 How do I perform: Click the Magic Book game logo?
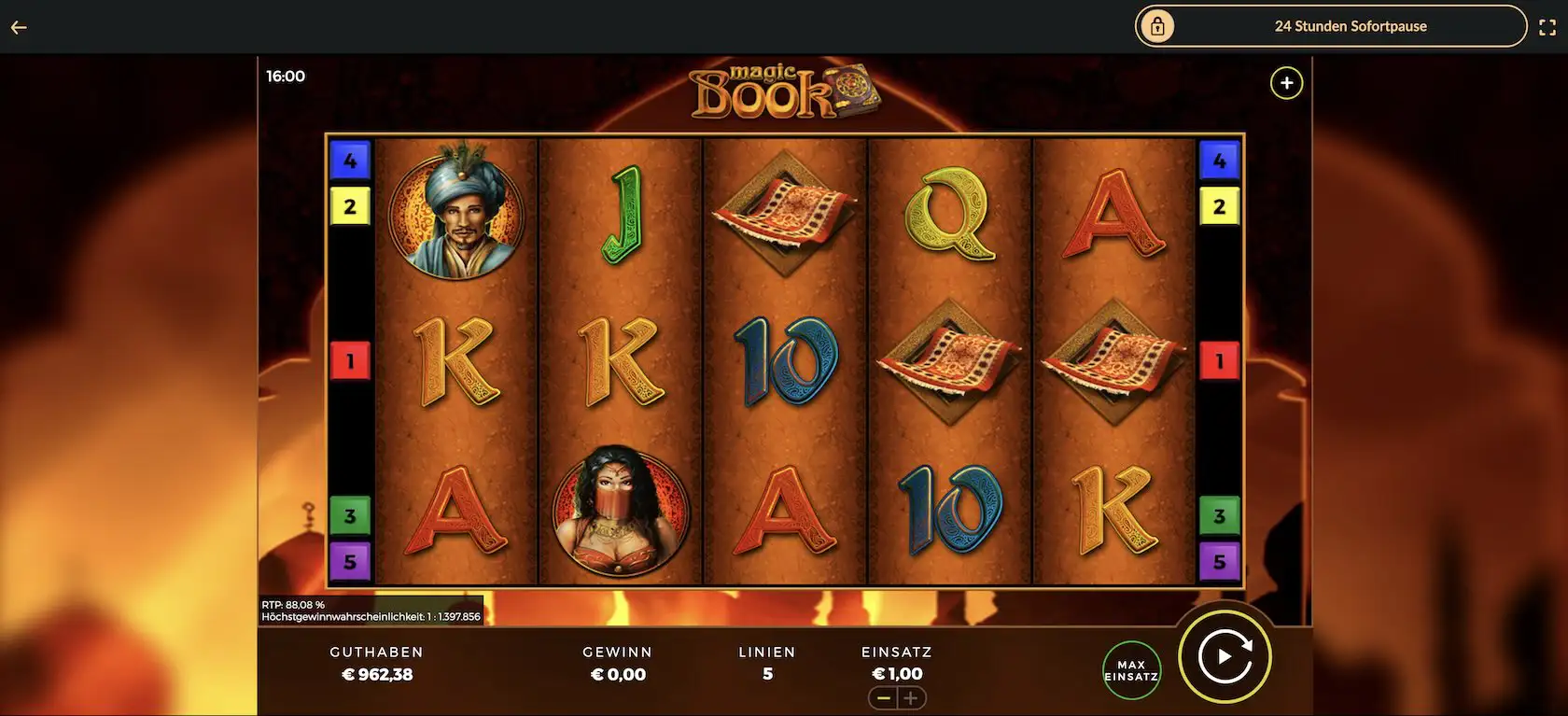coord(784,91)
